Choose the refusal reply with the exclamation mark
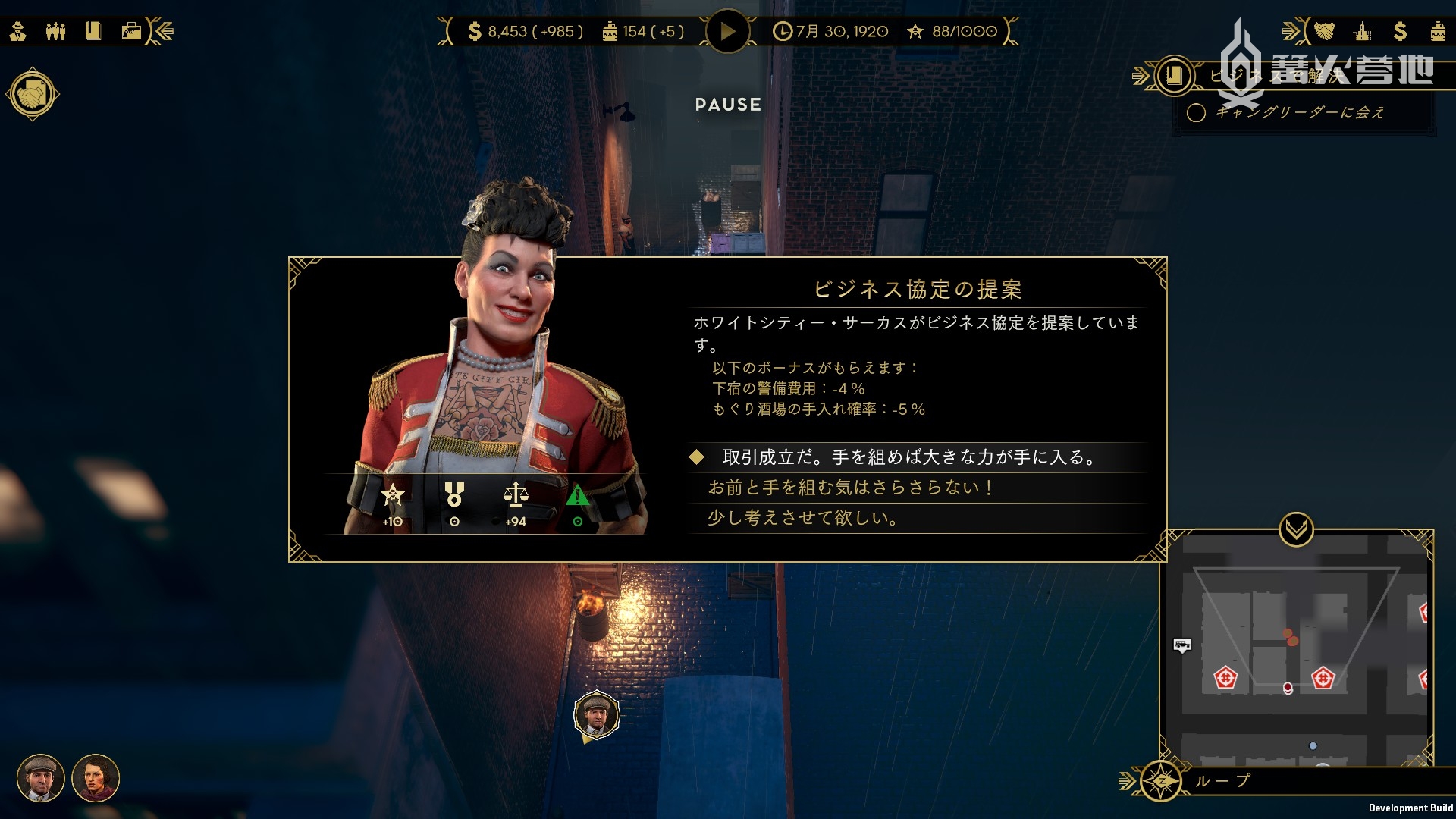The image size is (1456, 819). 849,488
